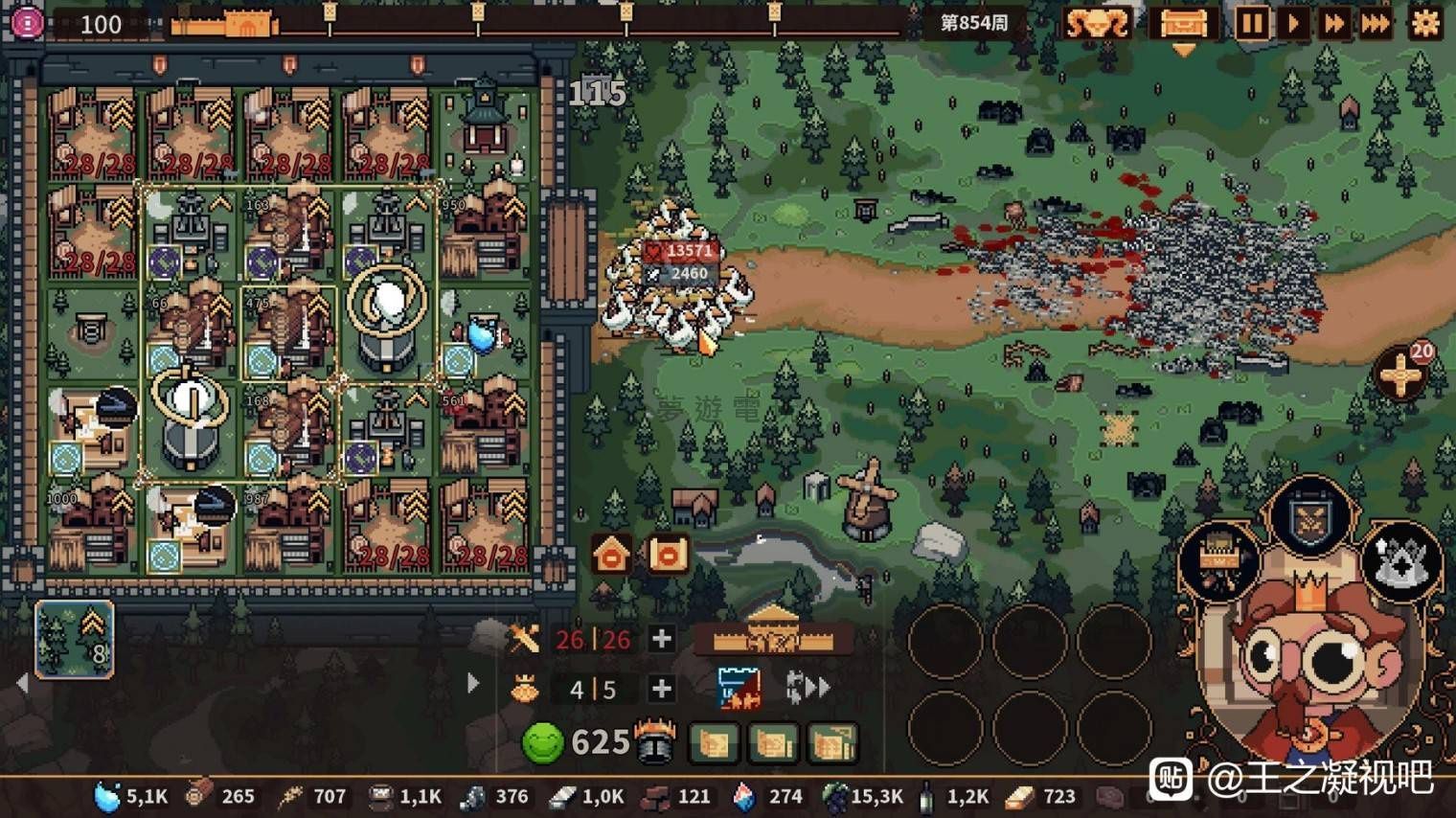Add a builder with the hammer plus button
The height and width of the screenshot is (818, 1456).
[661, 638]
